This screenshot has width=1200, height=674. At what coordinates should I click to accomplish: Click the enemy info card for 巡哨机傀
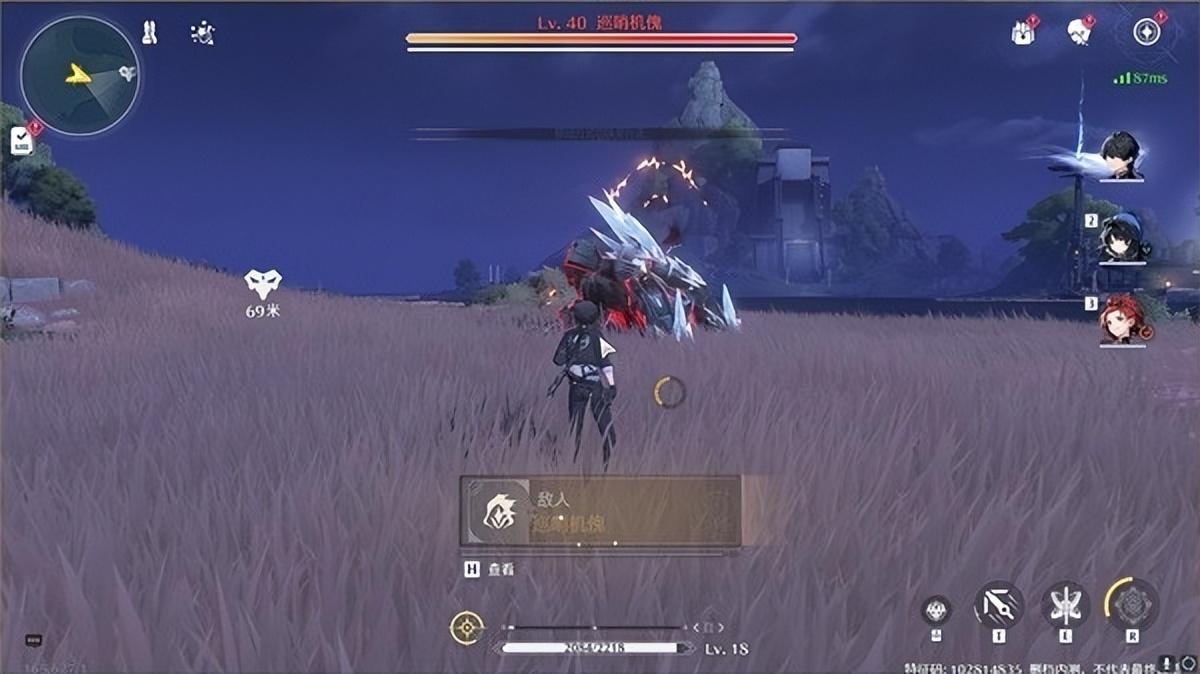click(x=600, y=511)
